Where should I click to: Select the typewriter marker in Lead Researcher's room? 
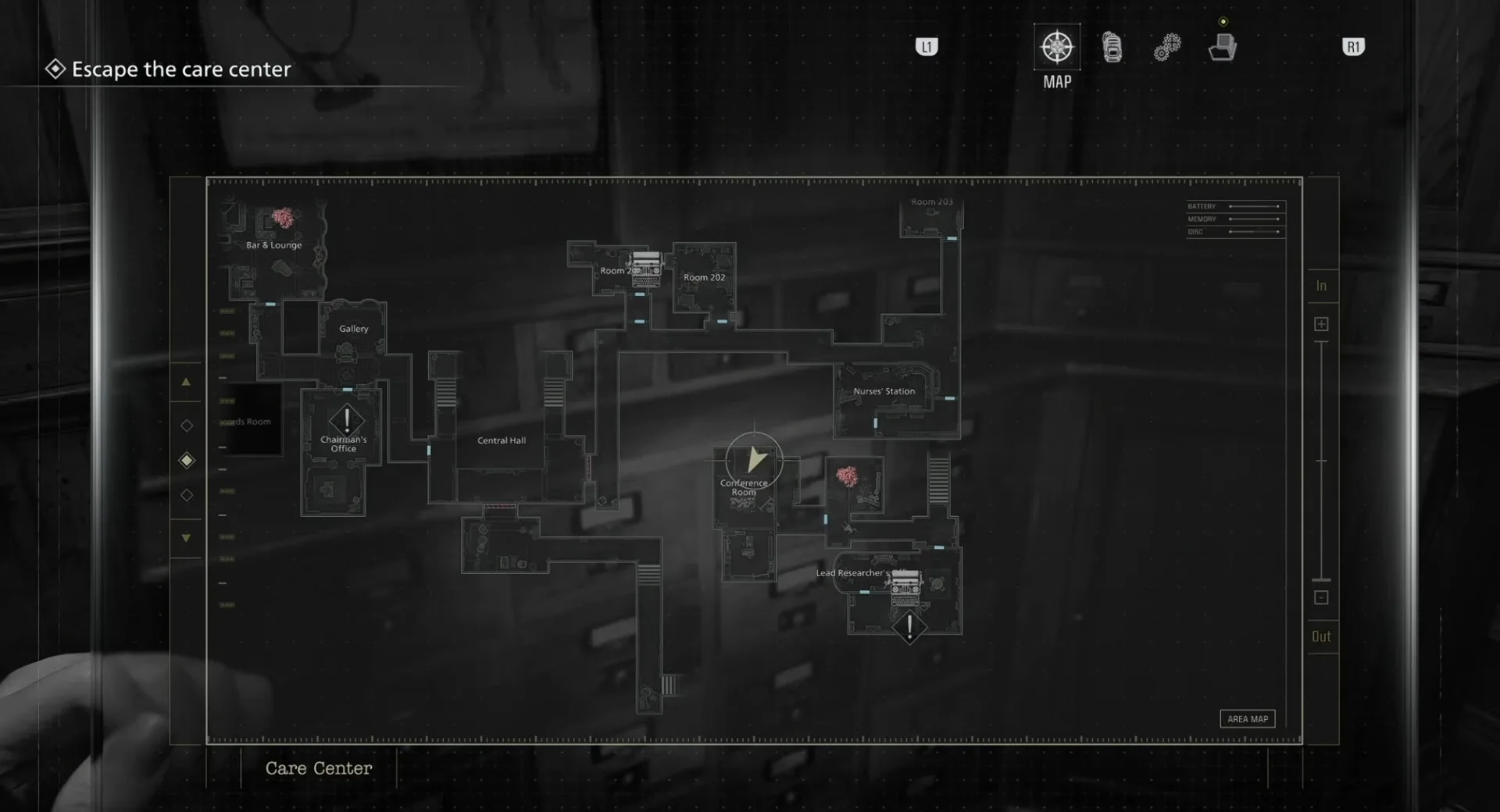click(905, 587)
